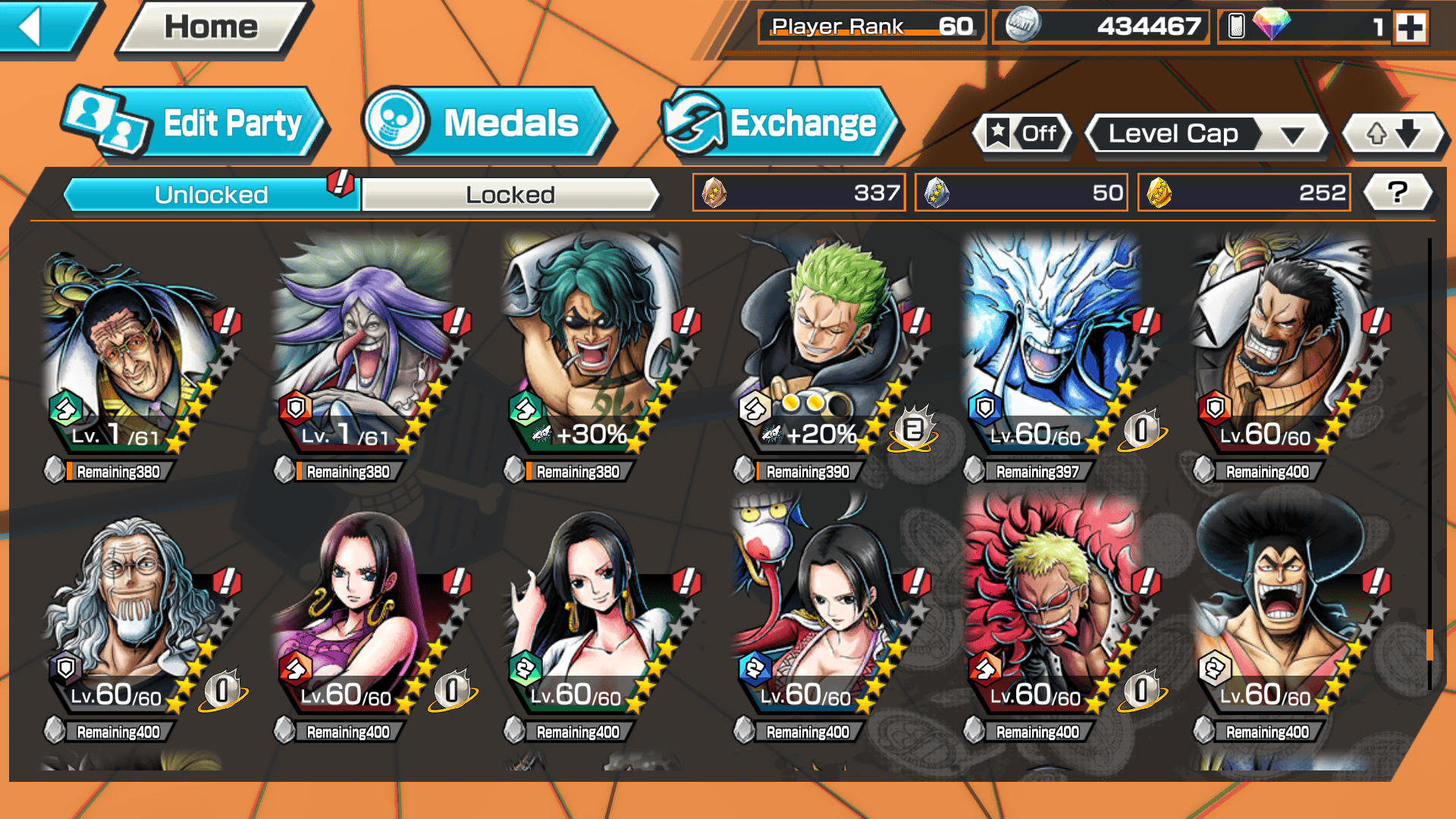1456x819 pixels.
Task: Add rainbow diamonds with the plus button
Action: pos(1410,28)
